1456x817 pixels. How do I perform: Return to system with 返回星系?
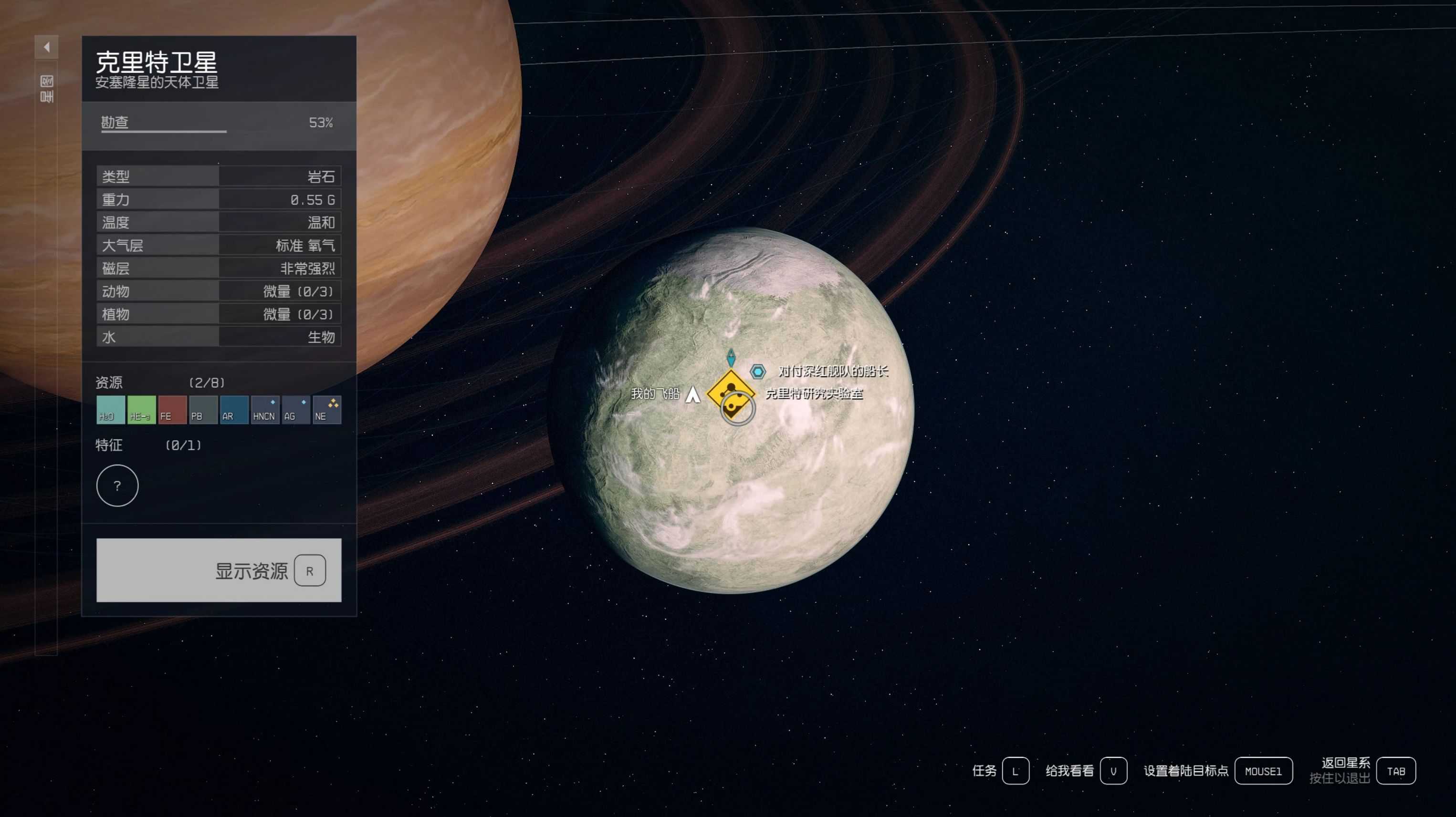pyautogui.click(x=1395, y=771)
